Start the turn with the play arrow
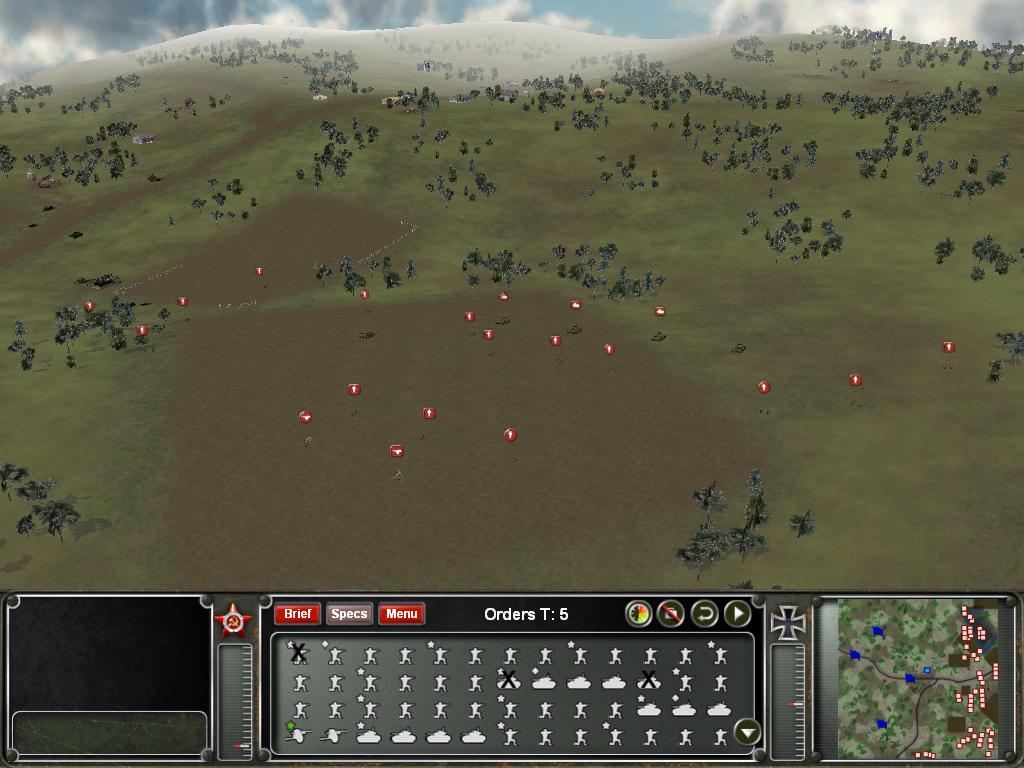1024x768 pixels. [737, 614]
